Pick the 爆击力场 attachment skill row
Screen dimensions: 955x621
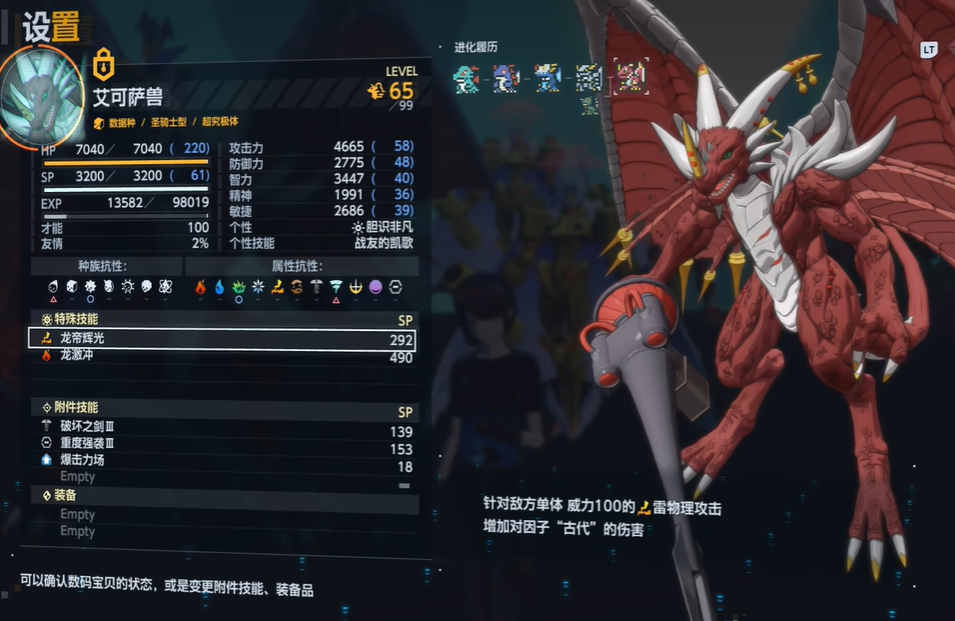[x=222, y=467]
